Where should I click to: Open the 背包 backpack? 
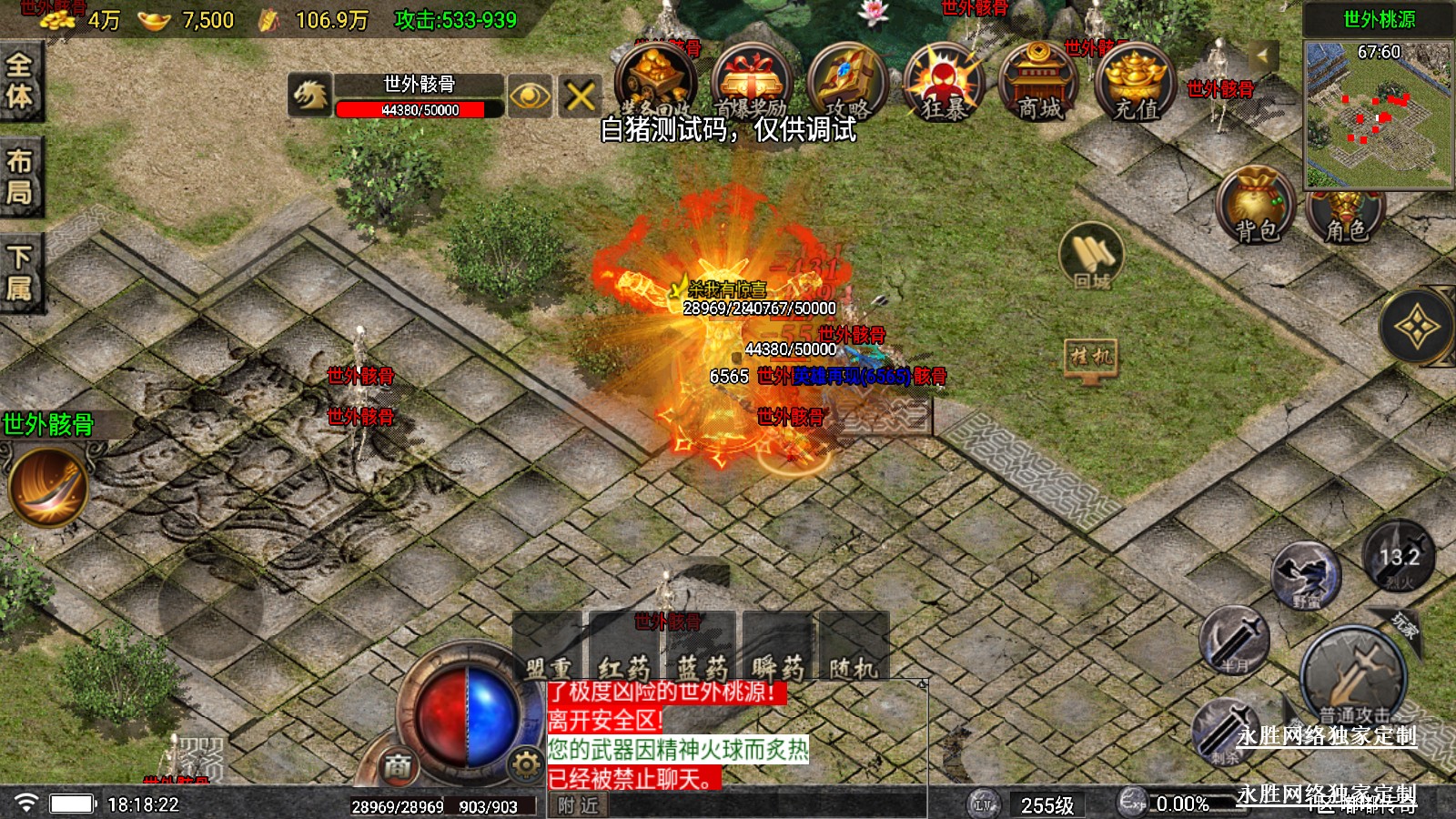1257,205
